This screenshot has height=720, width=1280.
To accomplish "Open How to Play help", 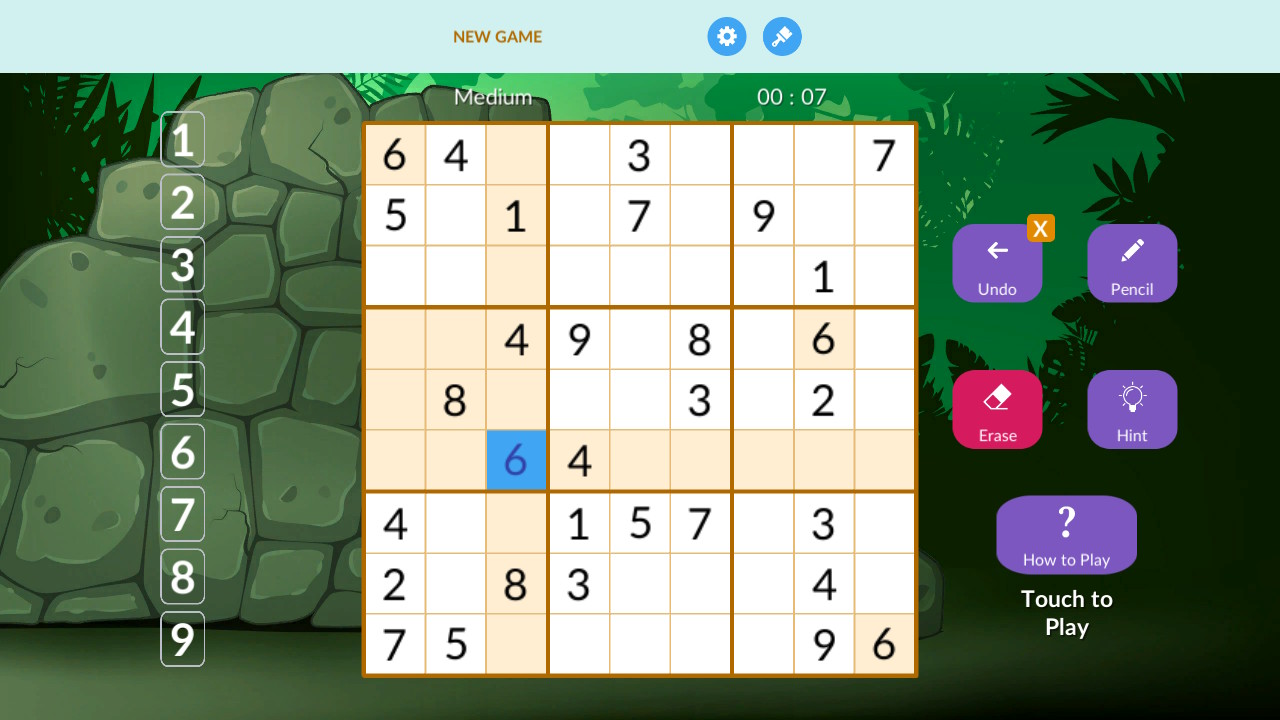I will (1066, 534).
